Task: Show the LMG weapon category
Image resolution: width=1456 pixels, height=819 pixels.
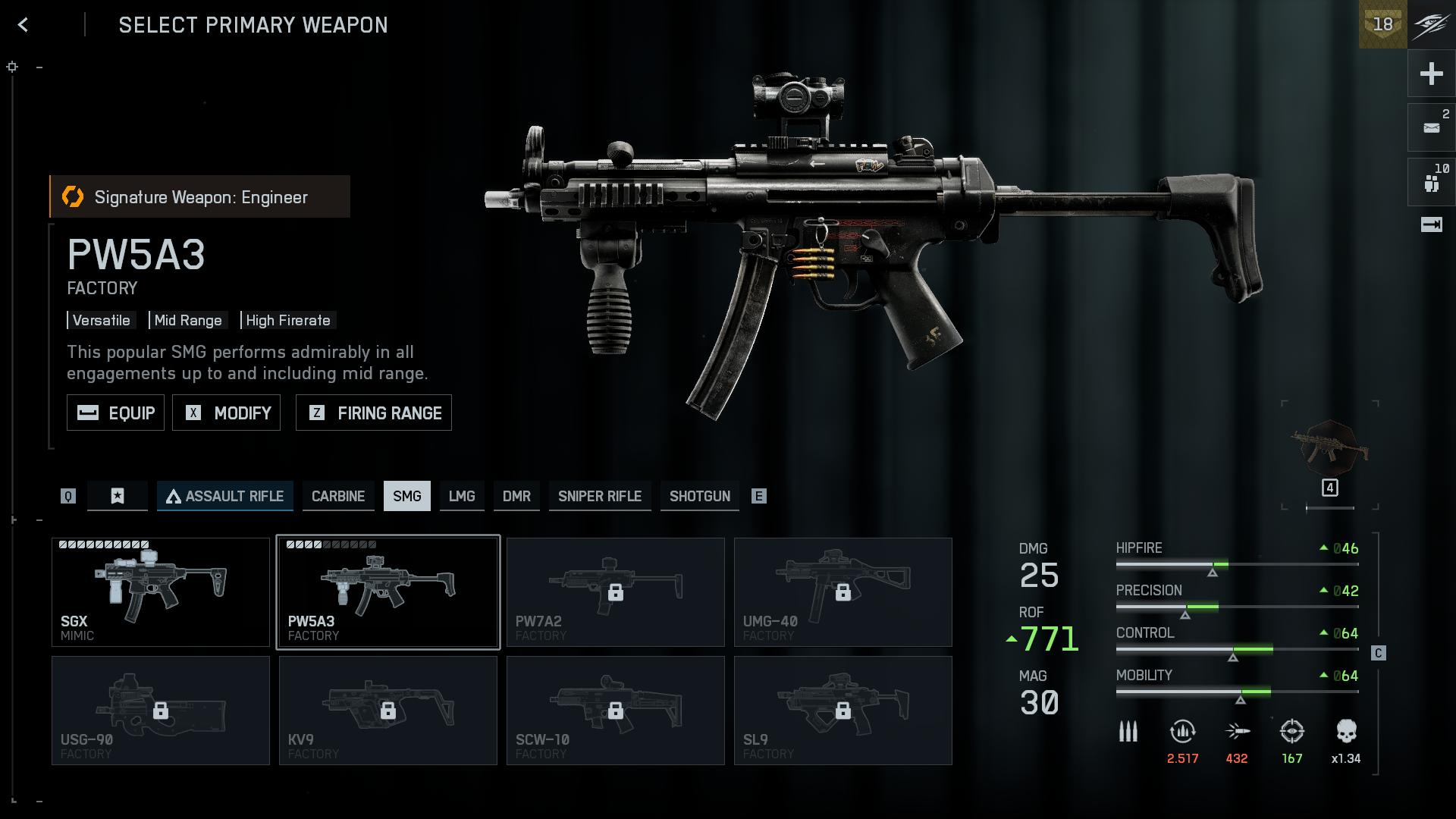Action: (462, 496)
